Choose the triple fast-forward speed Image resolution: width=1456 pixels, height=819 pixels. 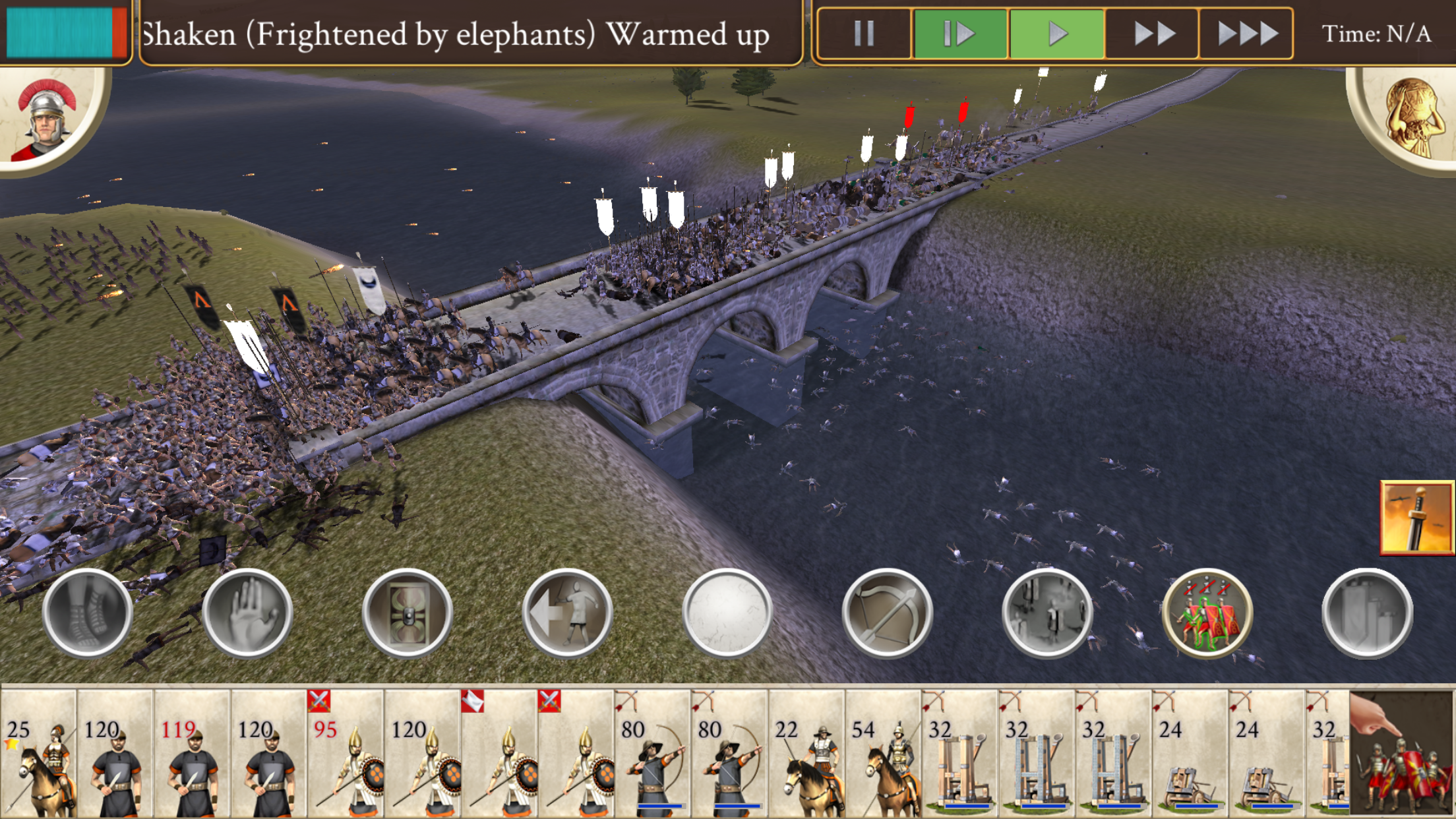1246,33
